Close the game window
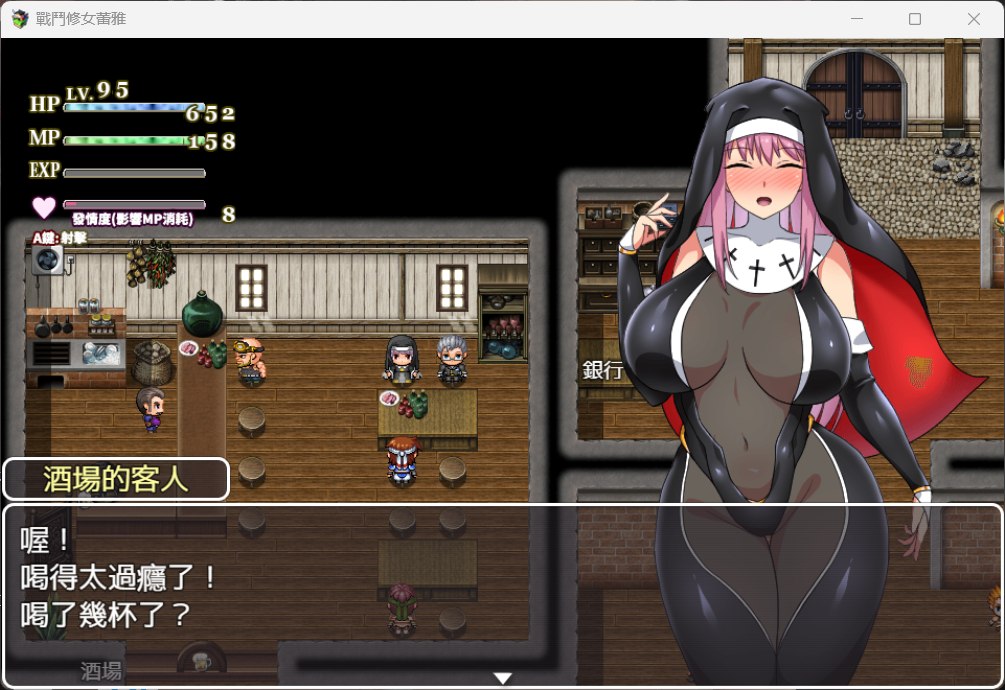Image resolution: width=1005 pixels, height=690 pixels. tap(973, 19)
